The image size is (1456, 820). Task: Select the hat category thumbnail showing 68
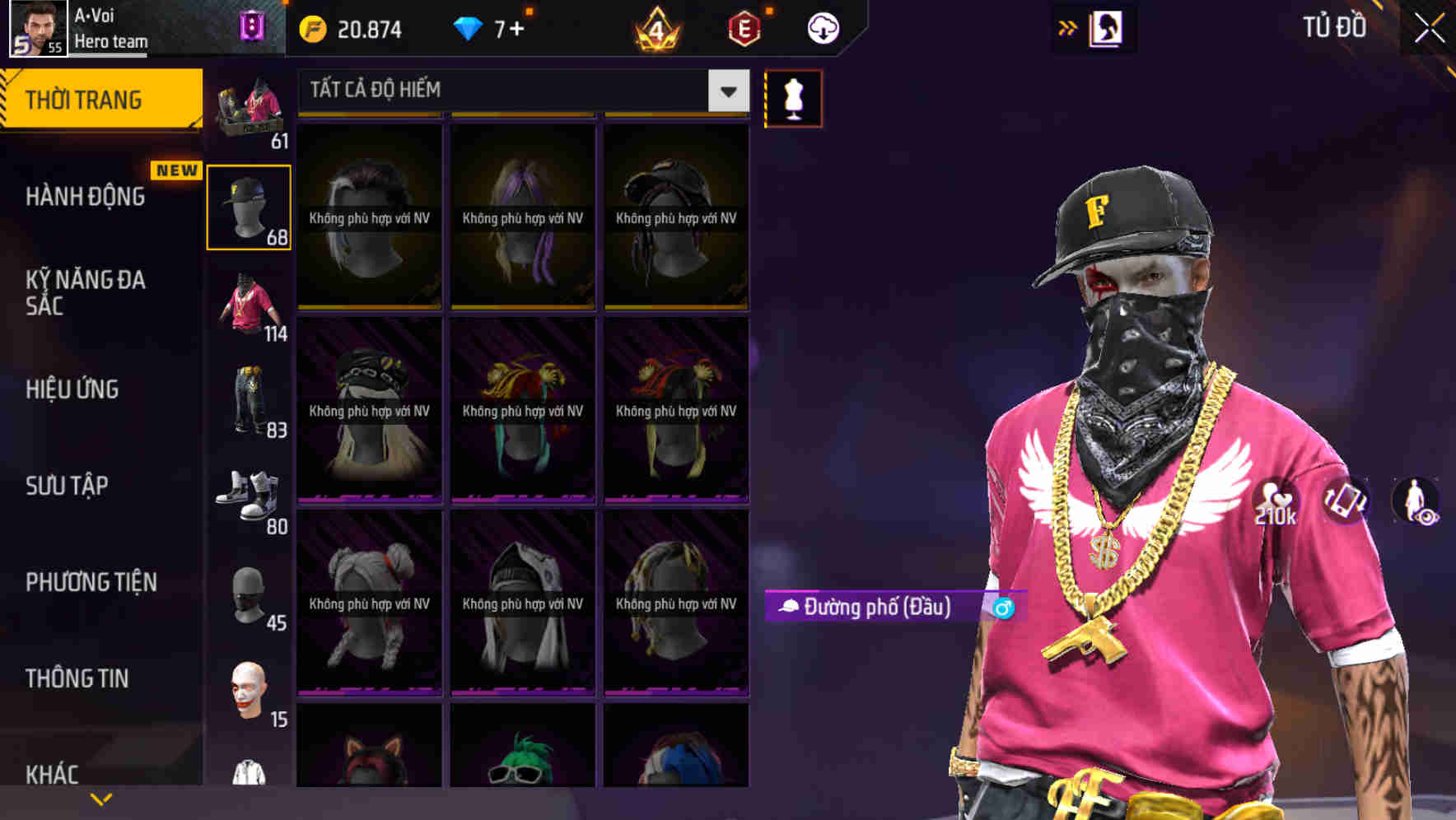point(249,206)
